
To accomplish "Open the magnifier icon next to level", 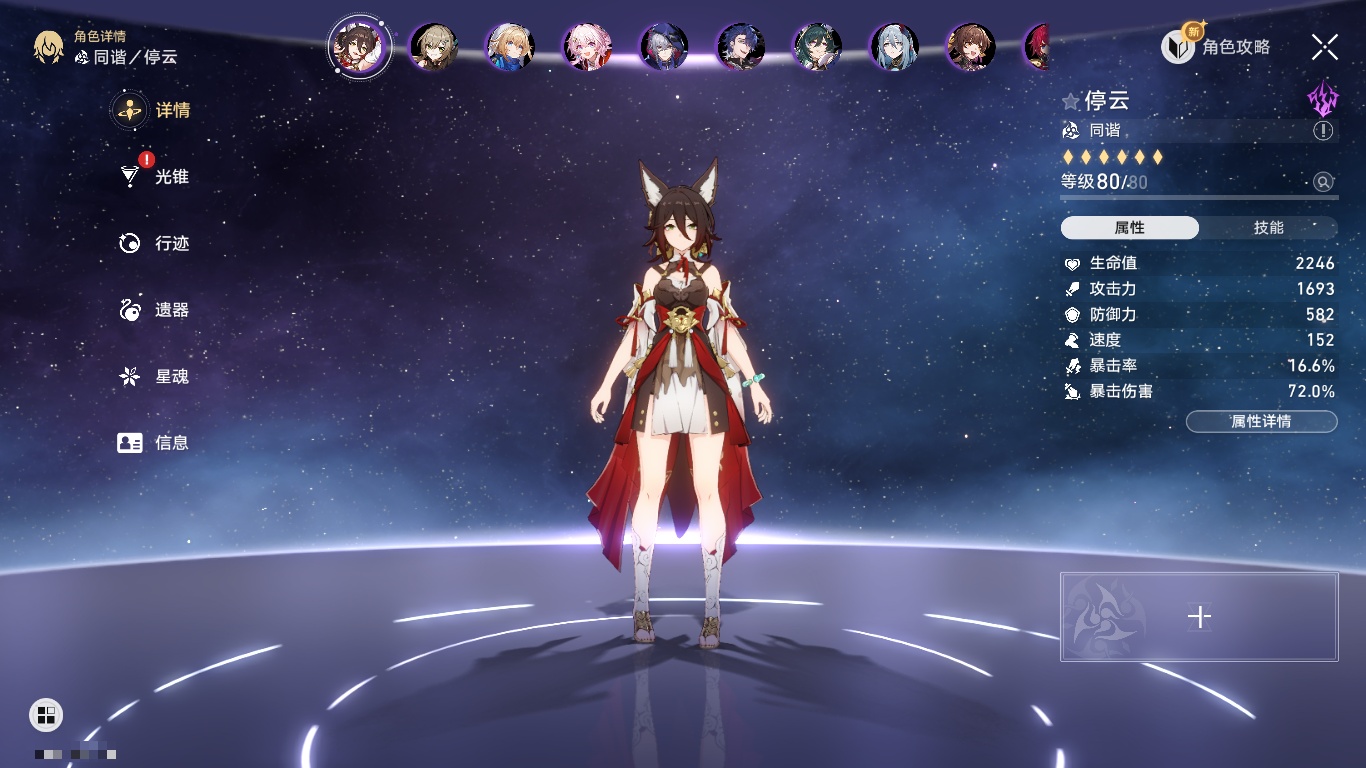I will coord(1323,182).
